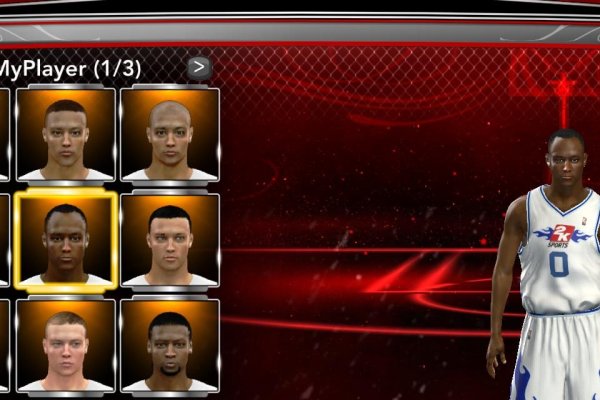The height and width of the screenshot is (400, 600).
Task: Pick the face tile right of the highlighted one
Action: pos(169,240)
